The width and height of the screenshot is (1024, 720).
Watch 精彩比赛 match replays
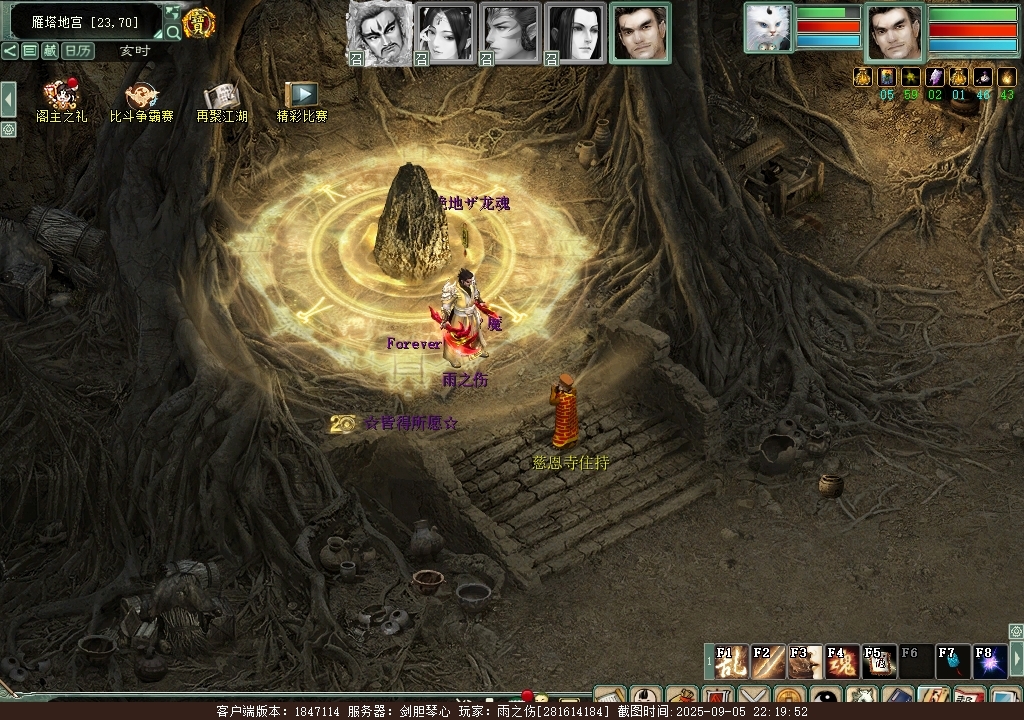coord(301,95)
